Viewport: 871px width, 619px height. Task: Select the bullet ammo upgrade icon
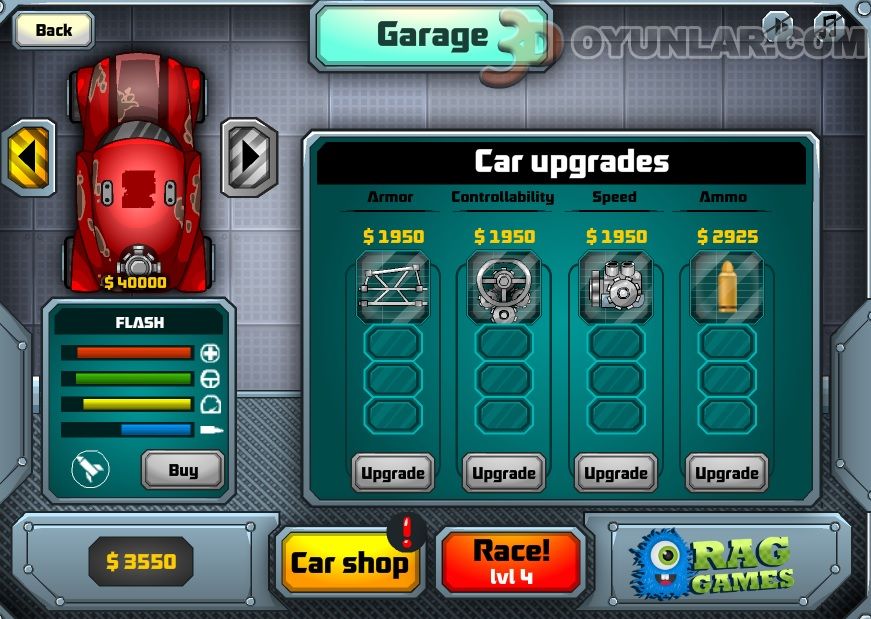[726, 286]
